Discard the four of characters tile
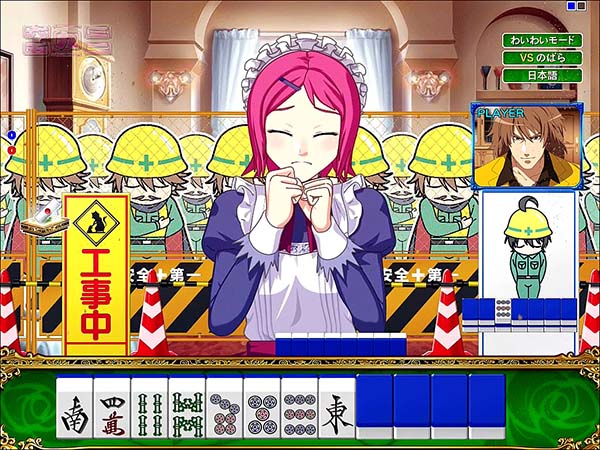 coord(112,411)
